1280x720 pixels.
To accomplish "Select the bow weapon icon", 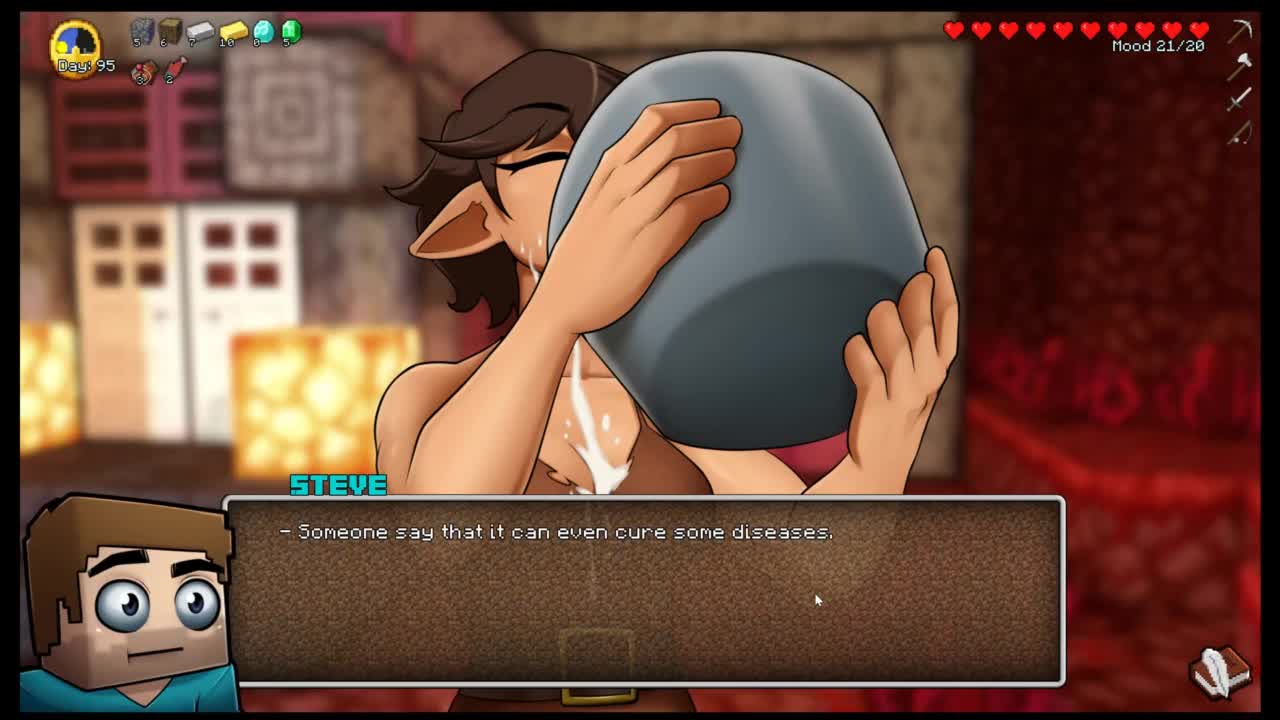I will point(1240,132).
